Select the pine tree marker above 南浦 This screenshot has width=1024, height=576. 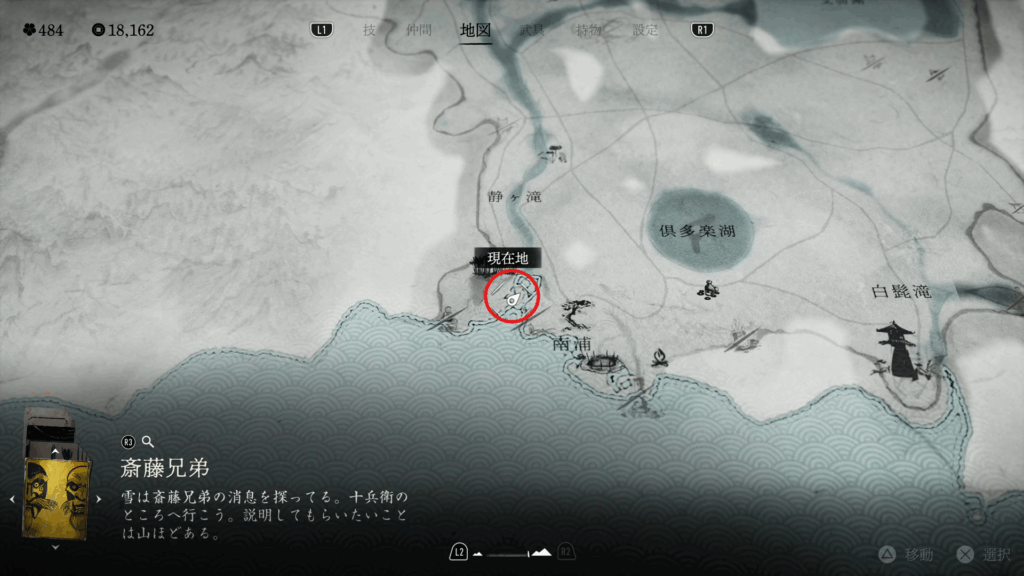click(x=577, y=312)
